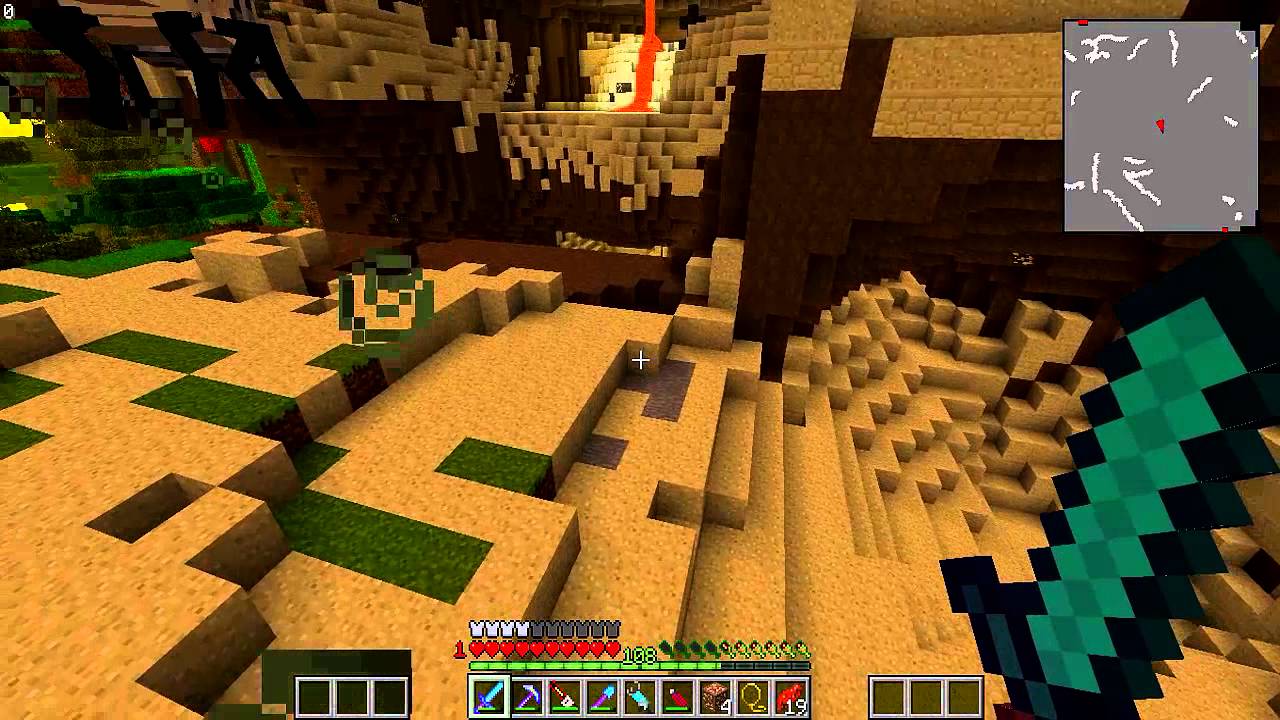Click the red player arrow on the minimap
The height and width of the screenshot is (720, 1280).
coord(1161,125)
